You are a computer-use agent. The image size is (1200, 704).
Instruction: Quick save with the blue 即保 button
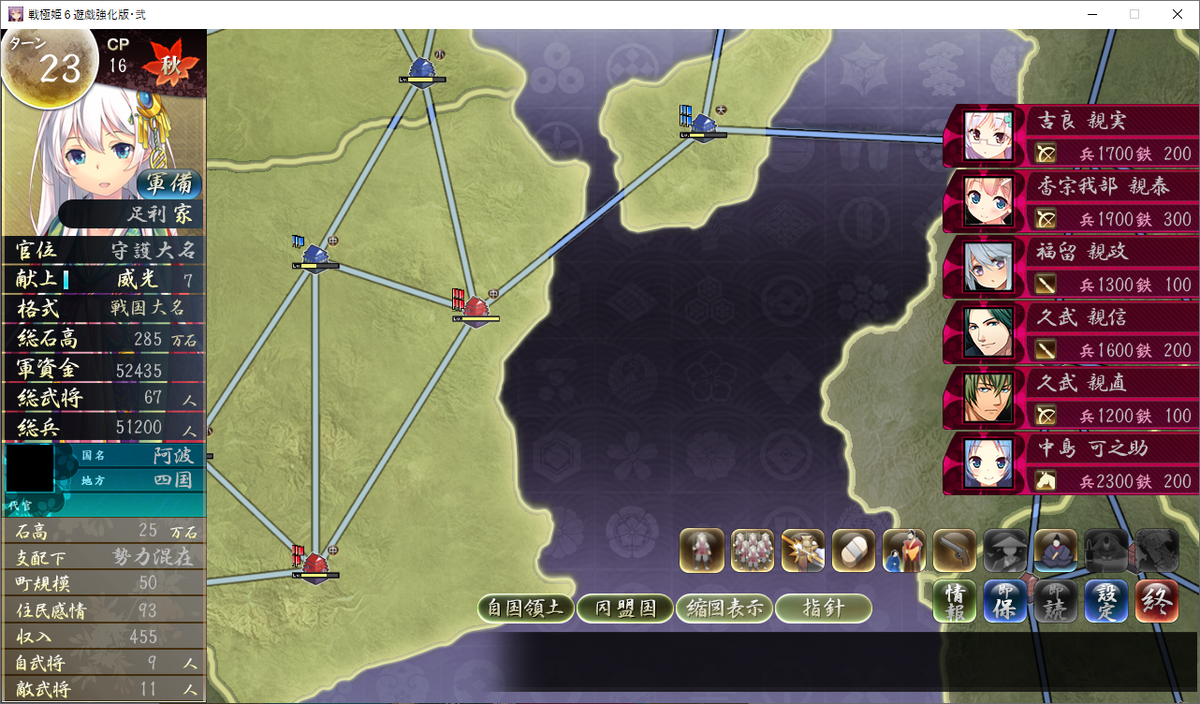pyautogui.click(x=1005, y=602)
